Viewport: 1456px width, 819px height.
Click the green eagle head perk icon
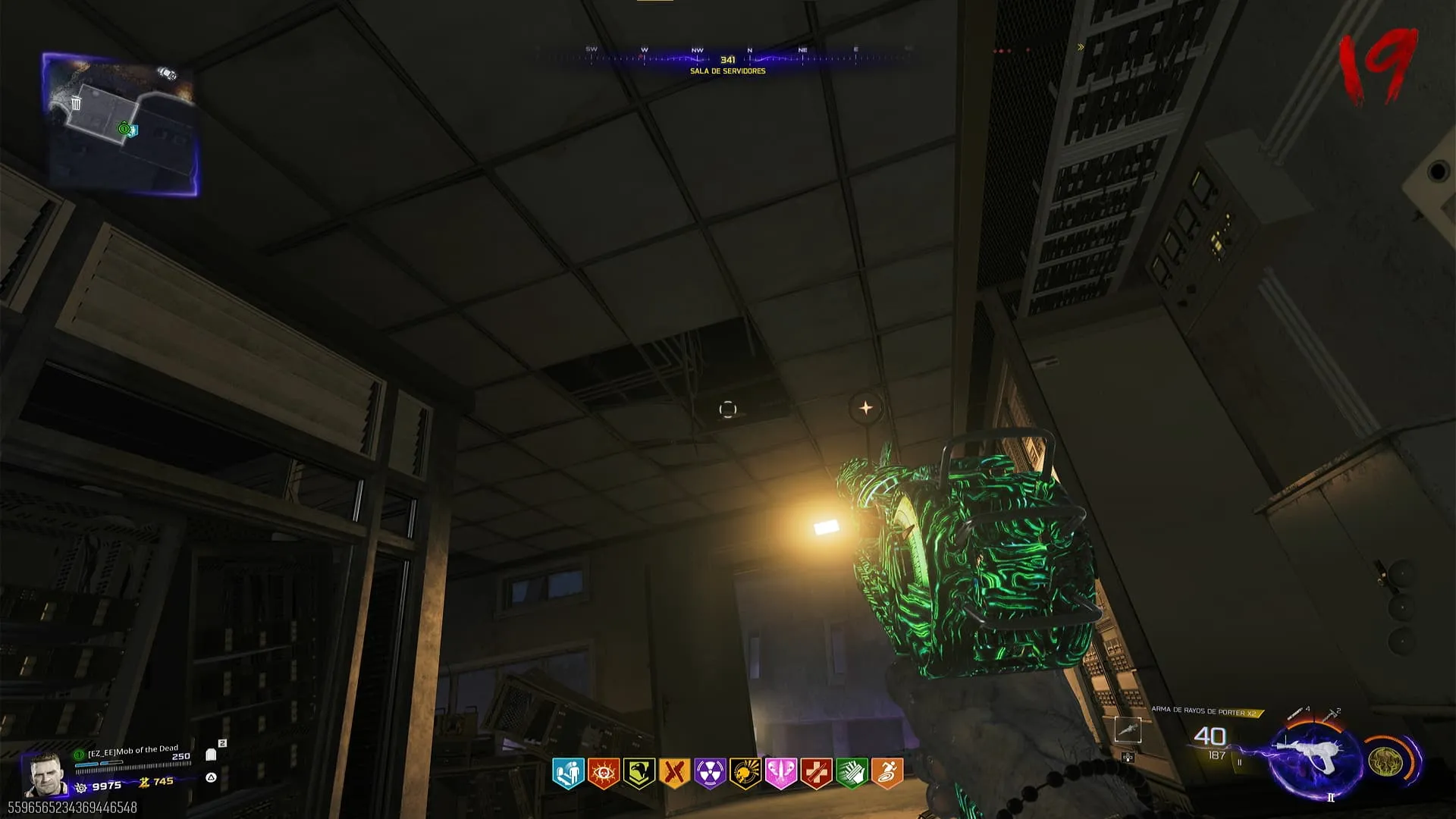(x=639, y=773)
